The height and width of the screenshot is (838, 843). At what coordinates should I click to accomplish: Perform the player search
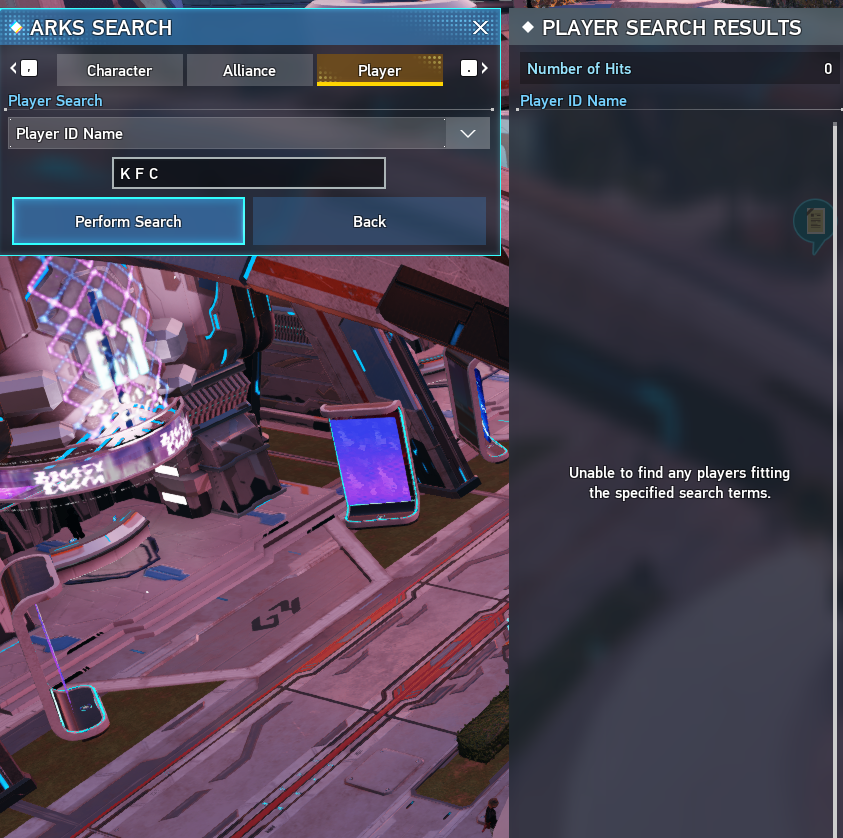128,221
